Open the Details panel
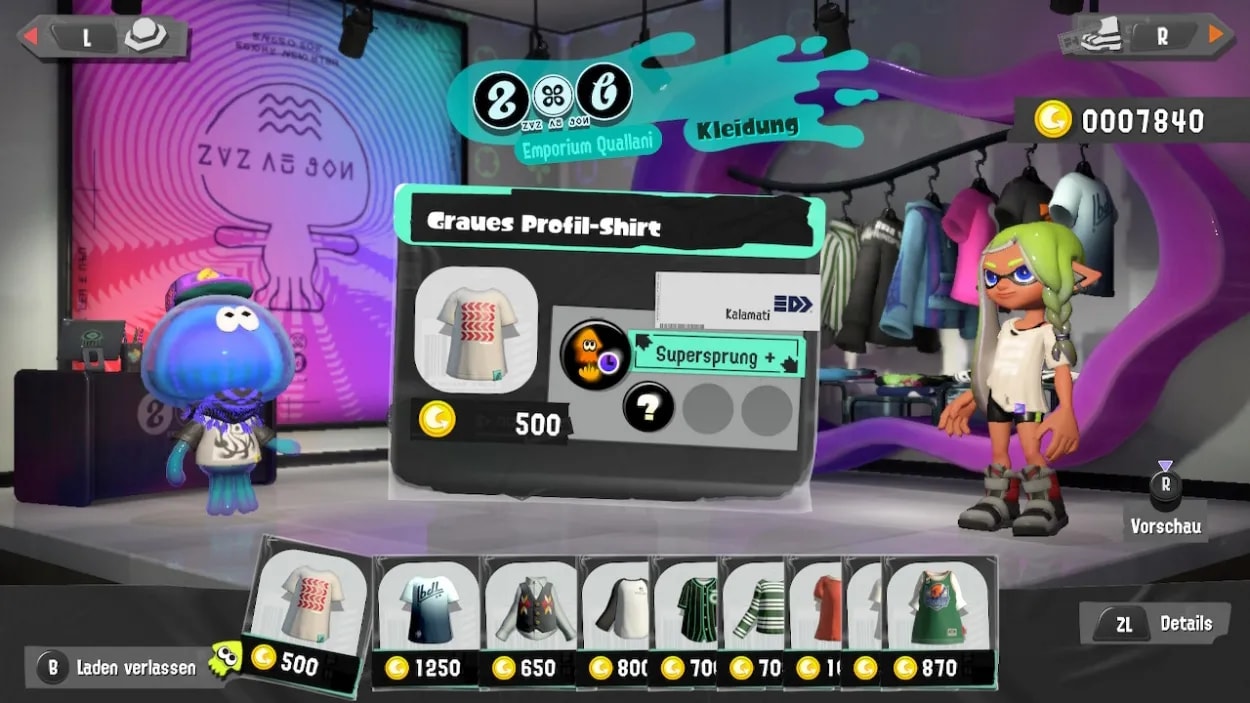 1159,624
